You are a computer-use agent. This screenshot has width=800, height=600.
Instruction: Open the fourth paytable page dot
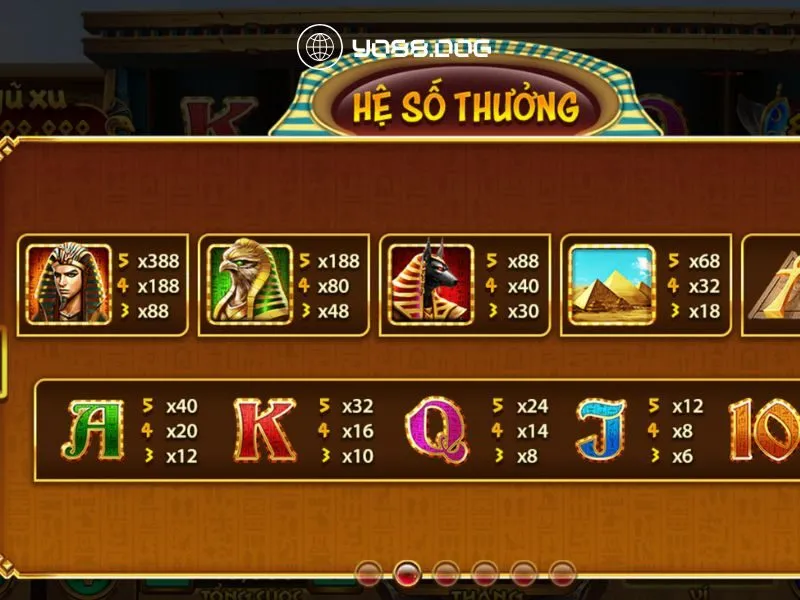[485, 573]
